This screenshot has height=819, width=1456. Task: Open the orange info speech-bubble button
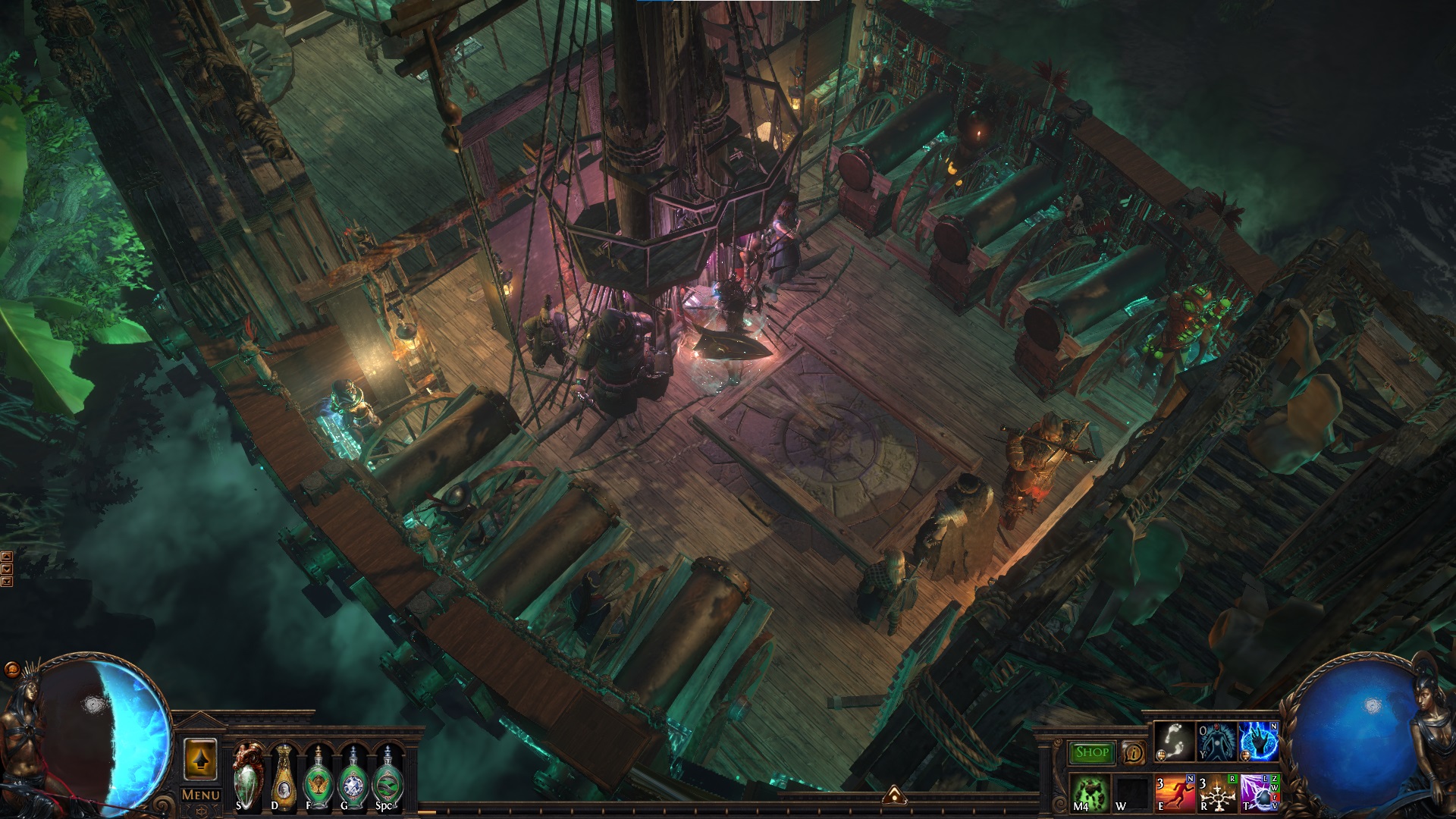point(1133,752)
